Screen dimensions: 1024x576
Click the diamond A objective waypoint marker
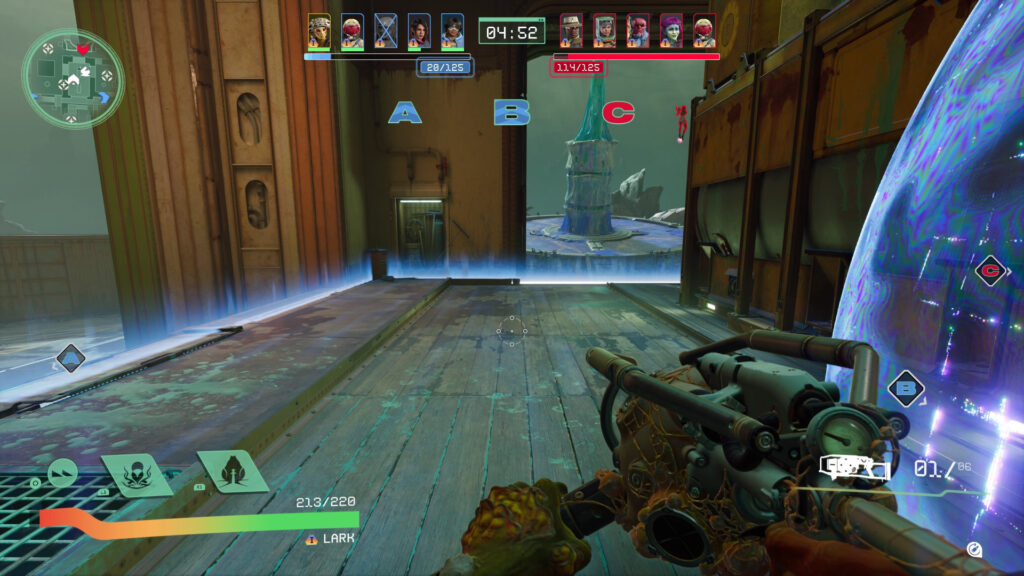pos(70,357)
